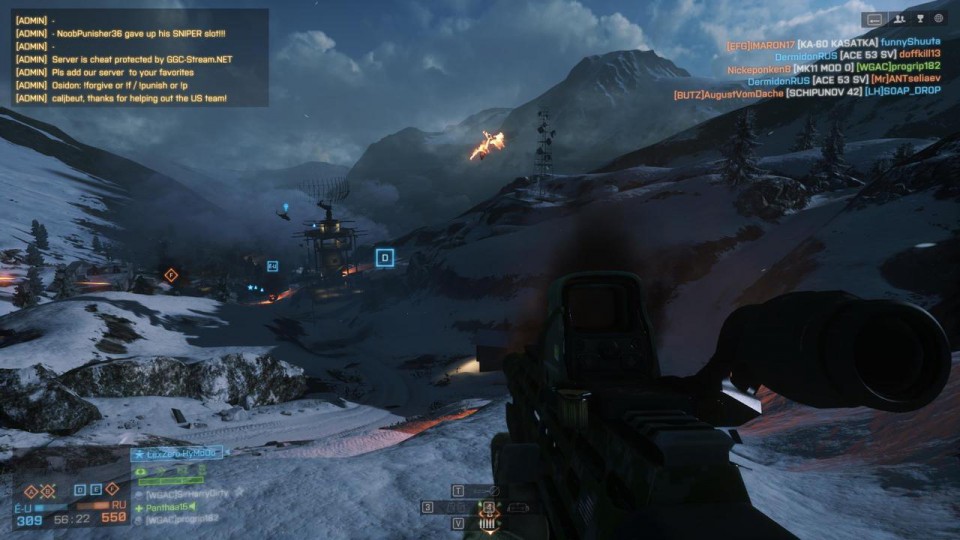Image resolution: width=960 pixels, height=540 pixels.
Task: Select your highlighted player name in the squad list
Action: click(x=183, y=454)
